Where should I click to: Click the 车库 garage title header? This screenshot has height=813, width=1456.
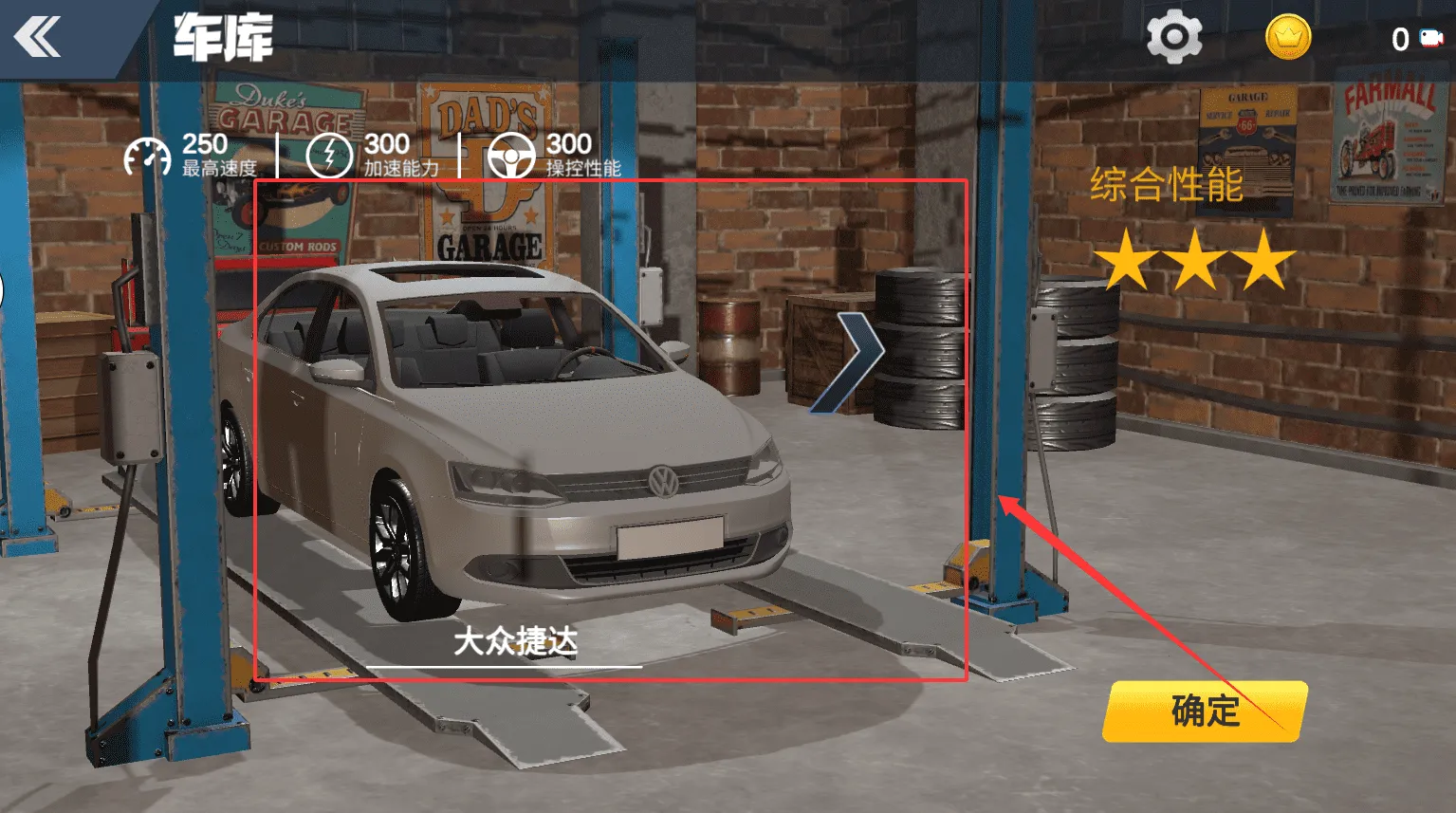(x=223, y=38)
